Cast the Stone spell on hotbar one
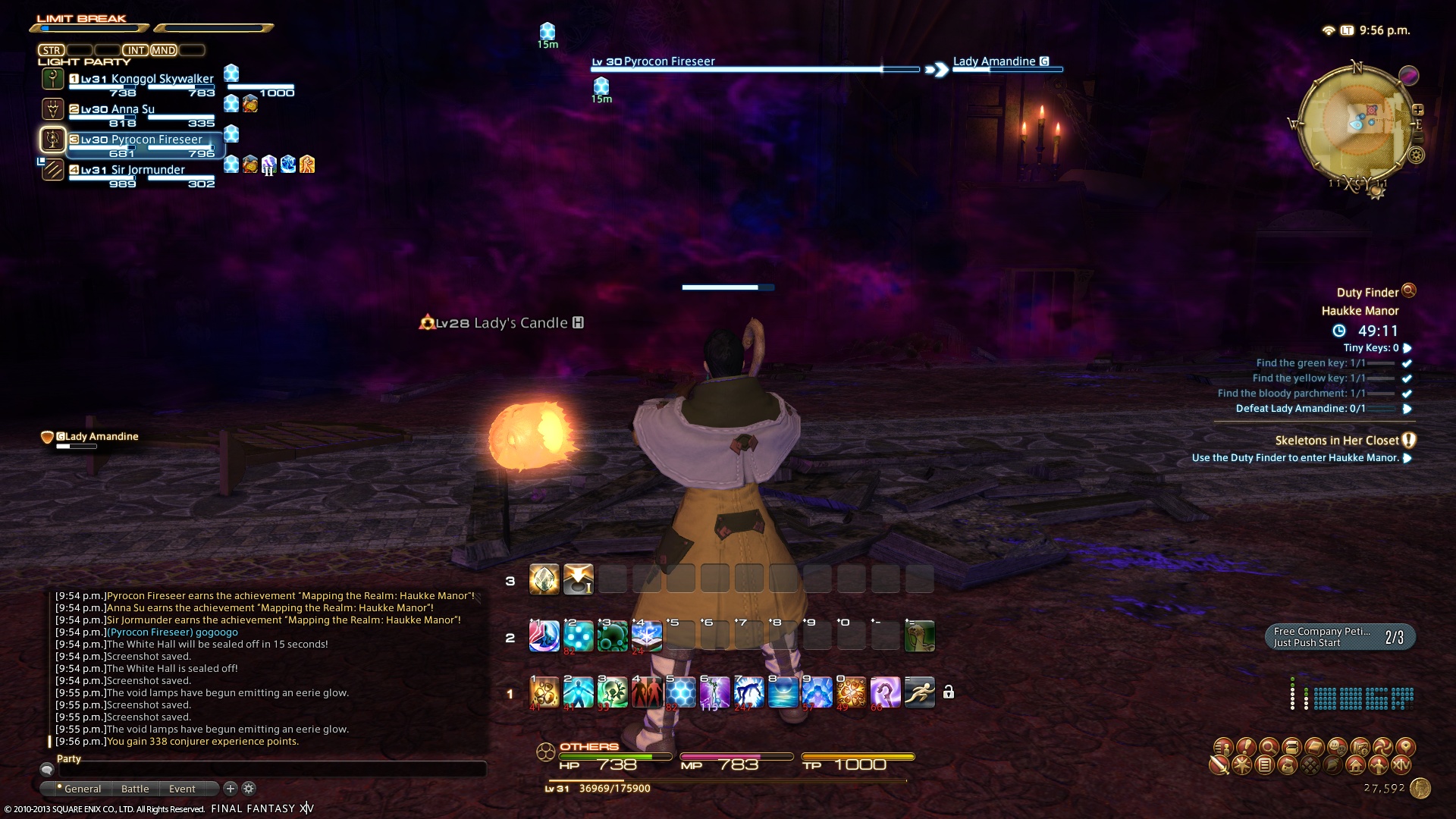The width and height of the screenshot is (1456, 819). pyautogui.click(x=544, y=692)
